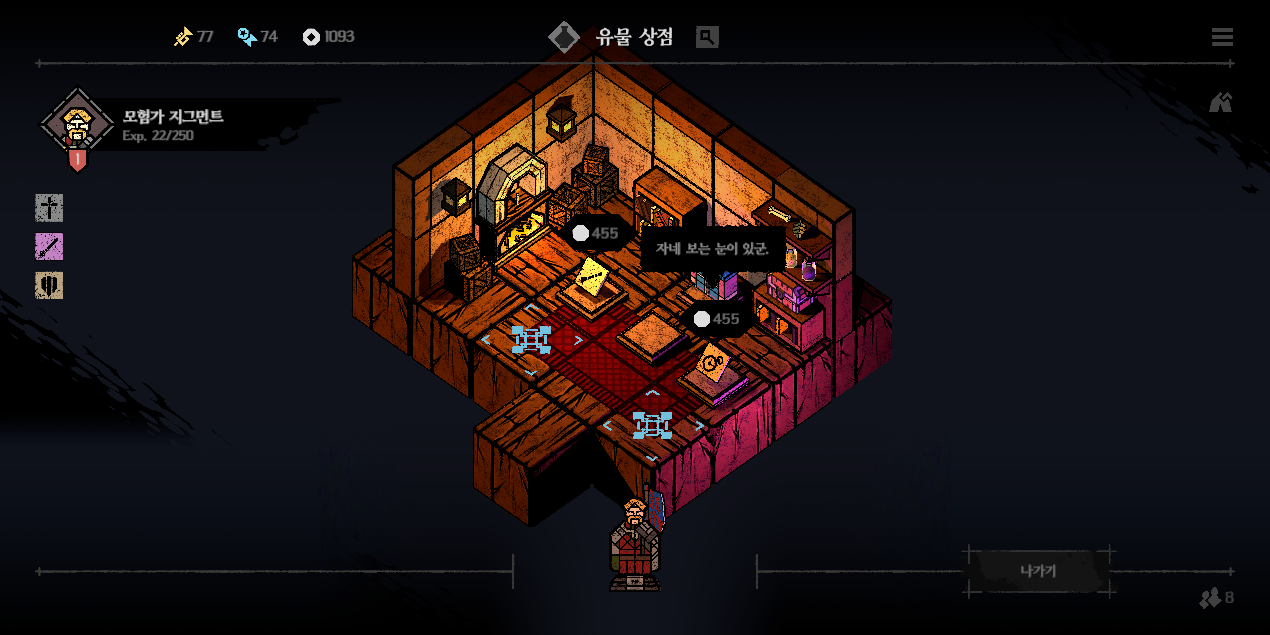Select the purple staff relic icon
This screenshot has height=635, width=1270.
click(49, 247)
